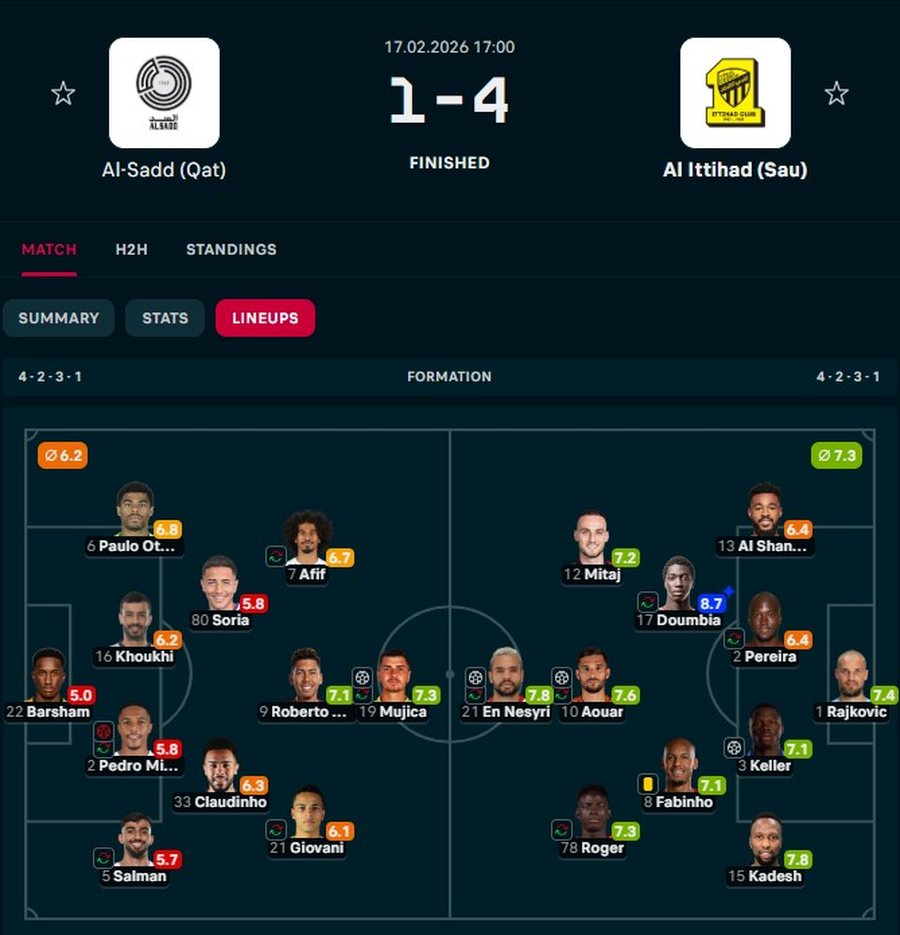The image size is (900, 935).
Task: Switch to the H2H tab
Action: [131, 249]
